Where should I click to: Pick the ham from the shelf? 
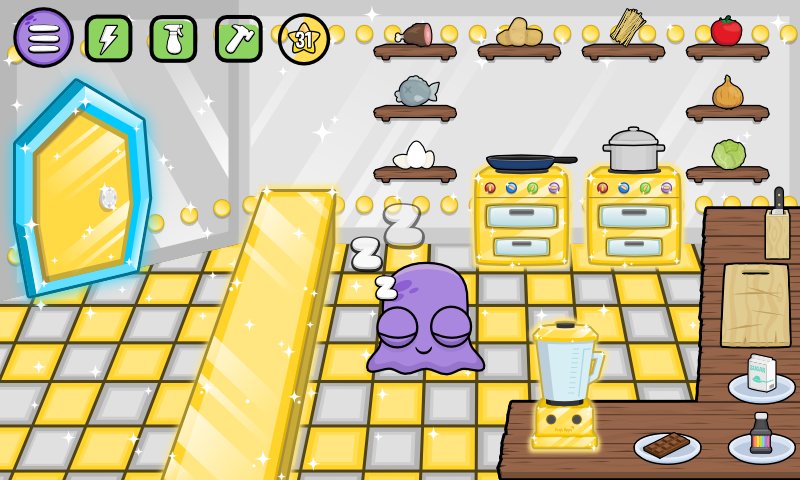[415, 34]
